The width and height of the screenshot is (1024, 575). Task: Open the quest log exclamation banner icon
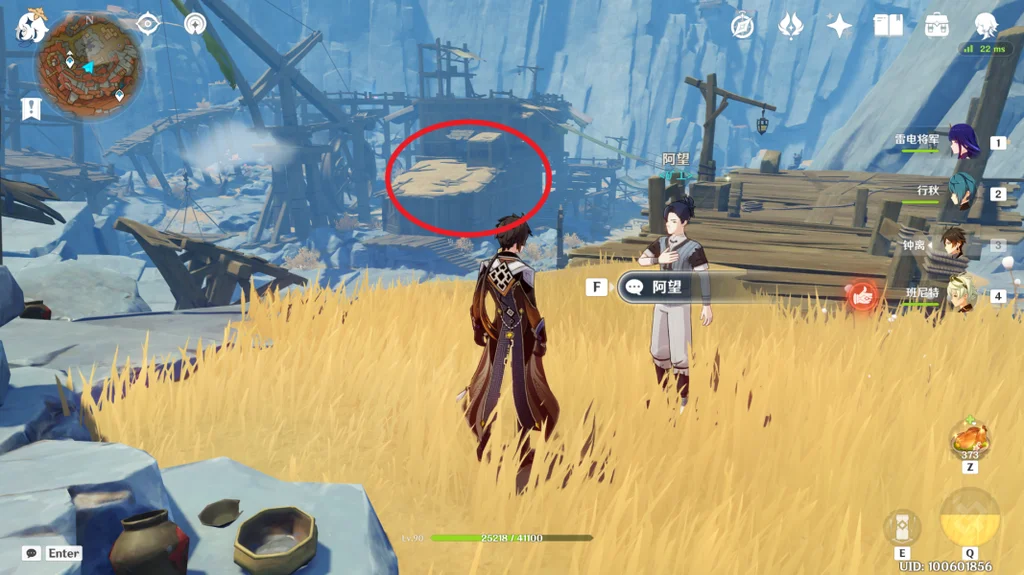[31, 108]
